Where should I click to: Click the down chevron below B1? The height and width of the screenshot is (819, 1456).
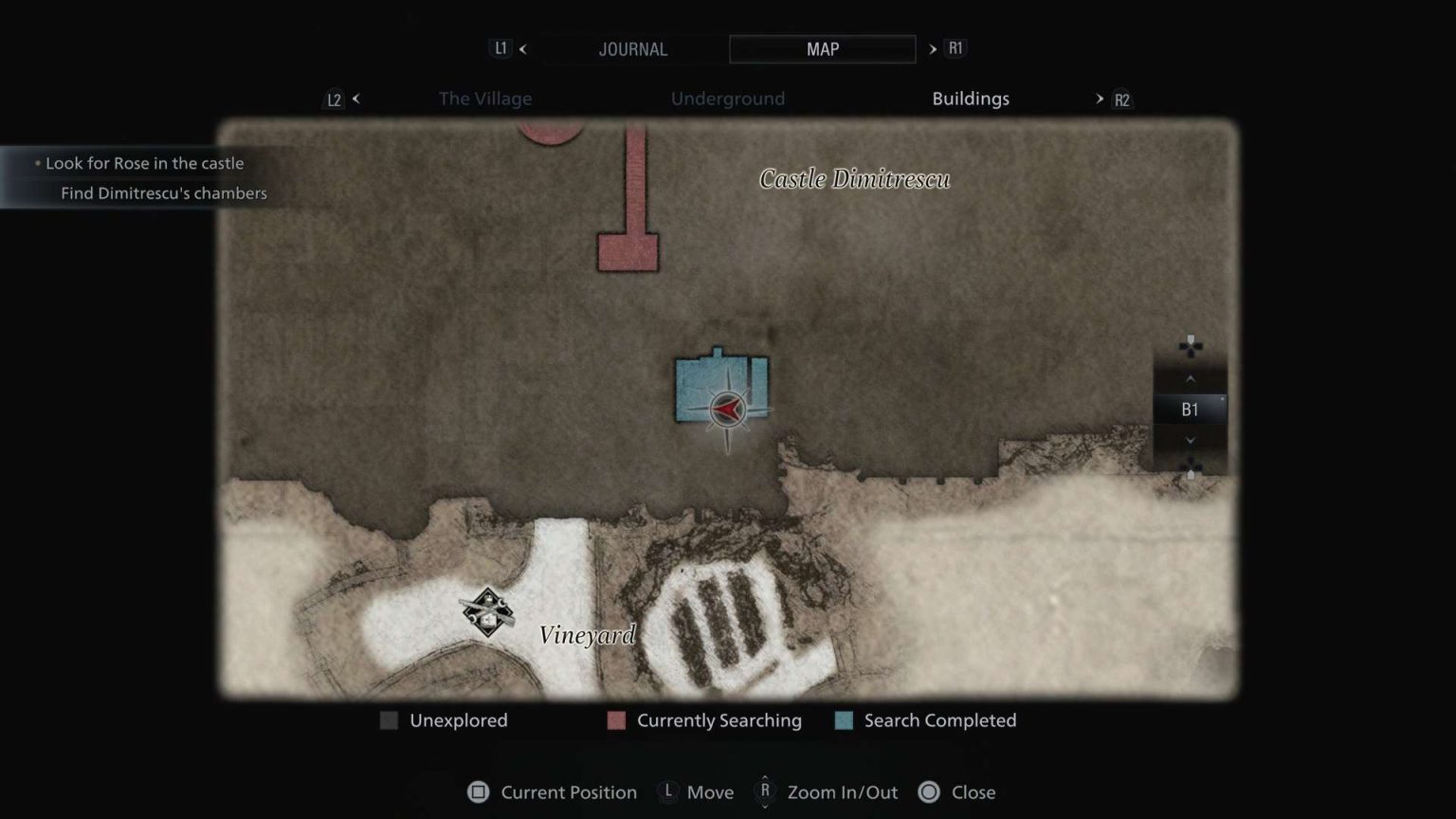[1191, 440]
